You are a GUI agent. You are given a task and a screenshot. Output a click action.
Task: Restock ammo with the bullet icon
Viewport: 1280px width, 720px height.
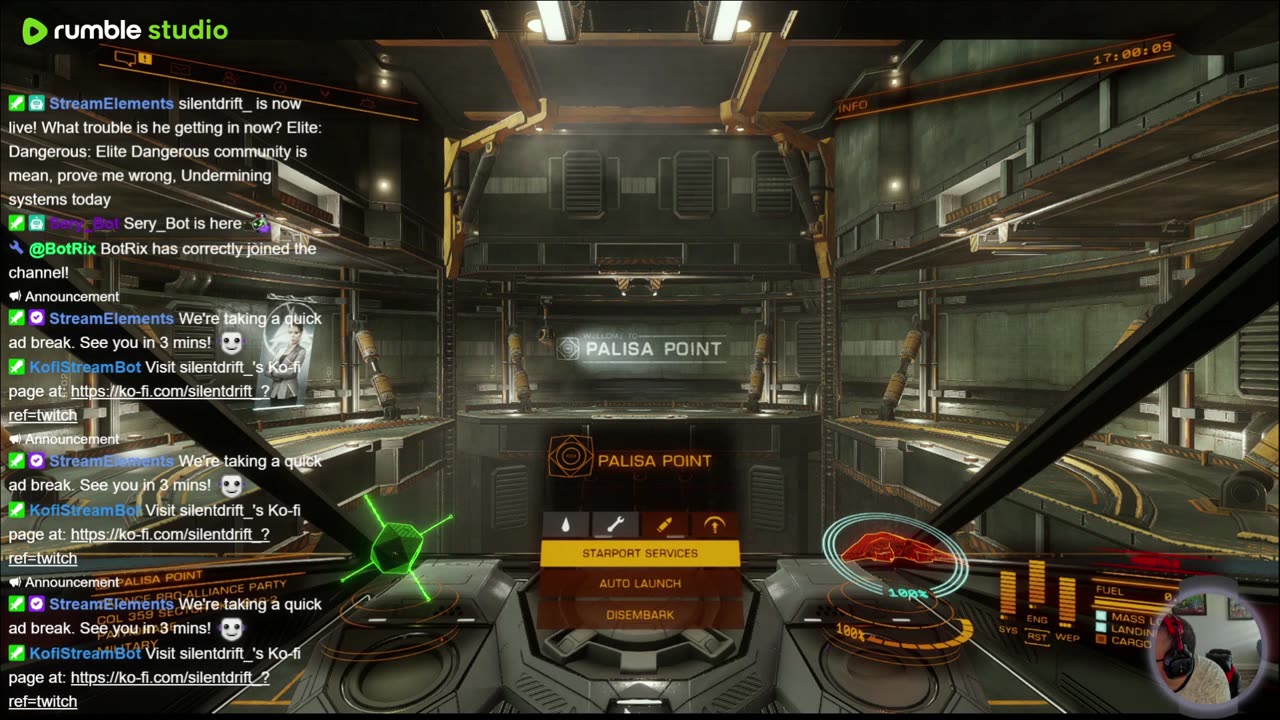664,525
